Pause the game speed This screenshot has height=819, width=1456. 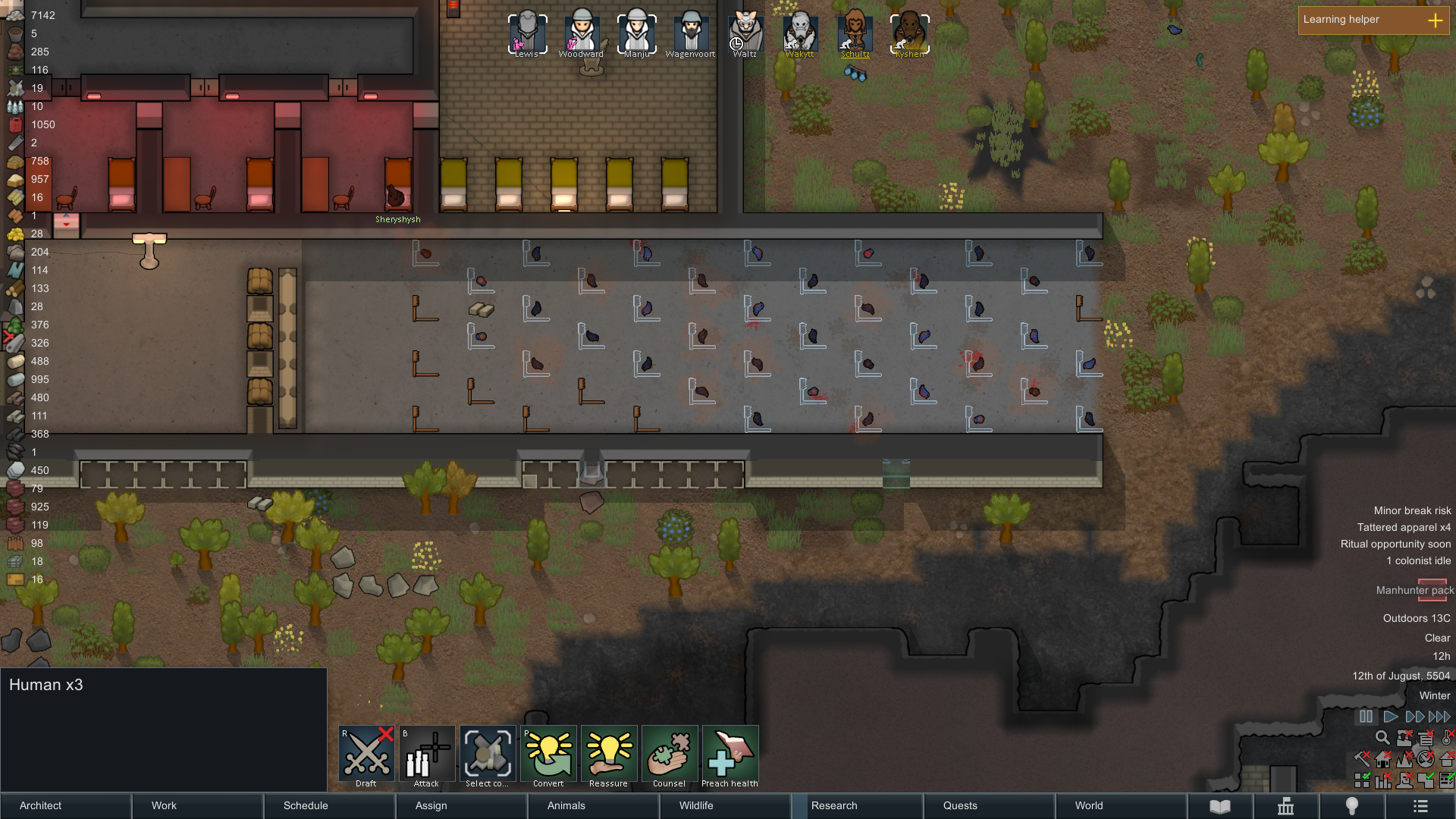click(1366, 717)
